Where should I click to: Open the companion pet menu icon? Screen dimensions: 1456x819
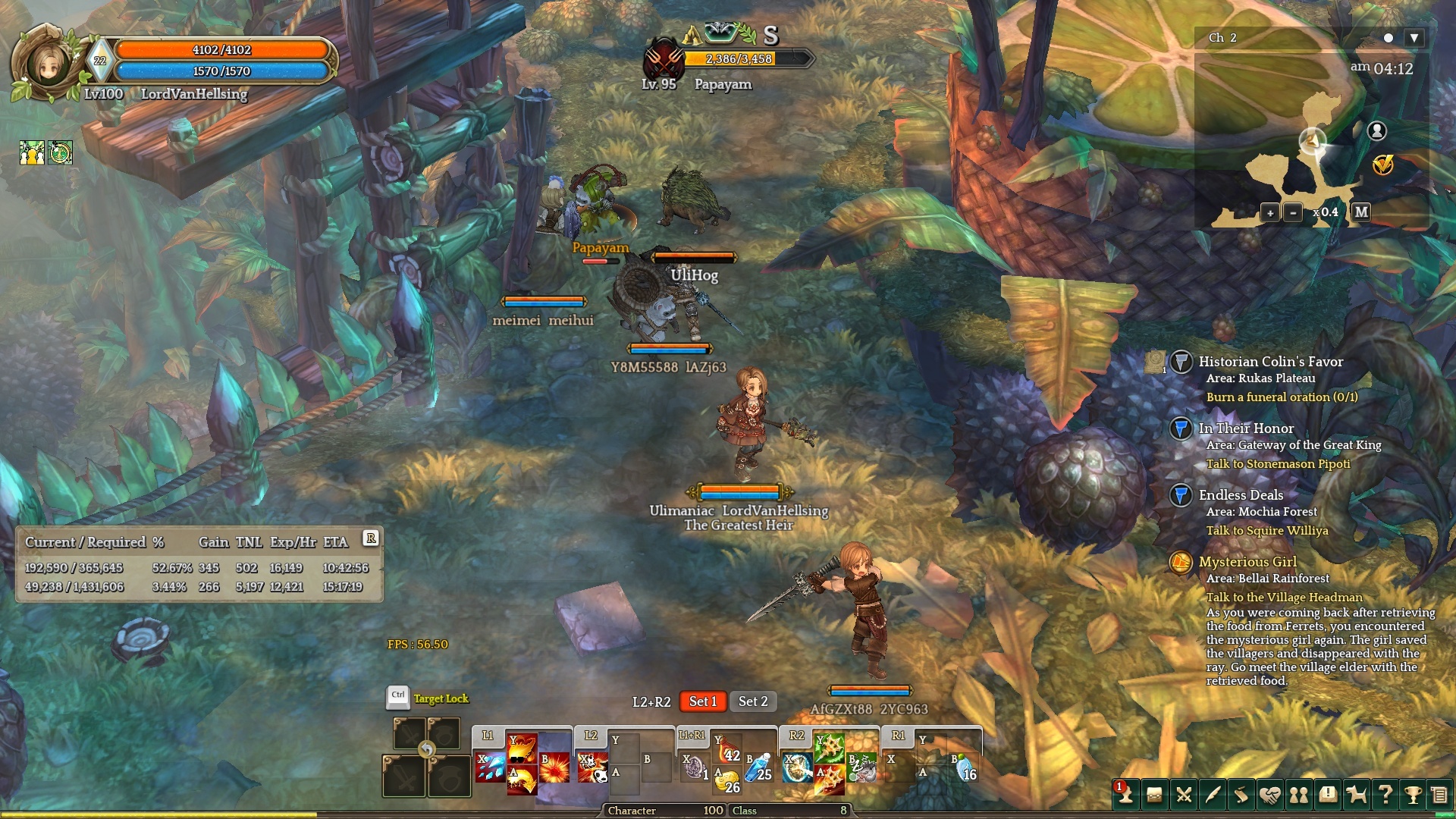1357,795
